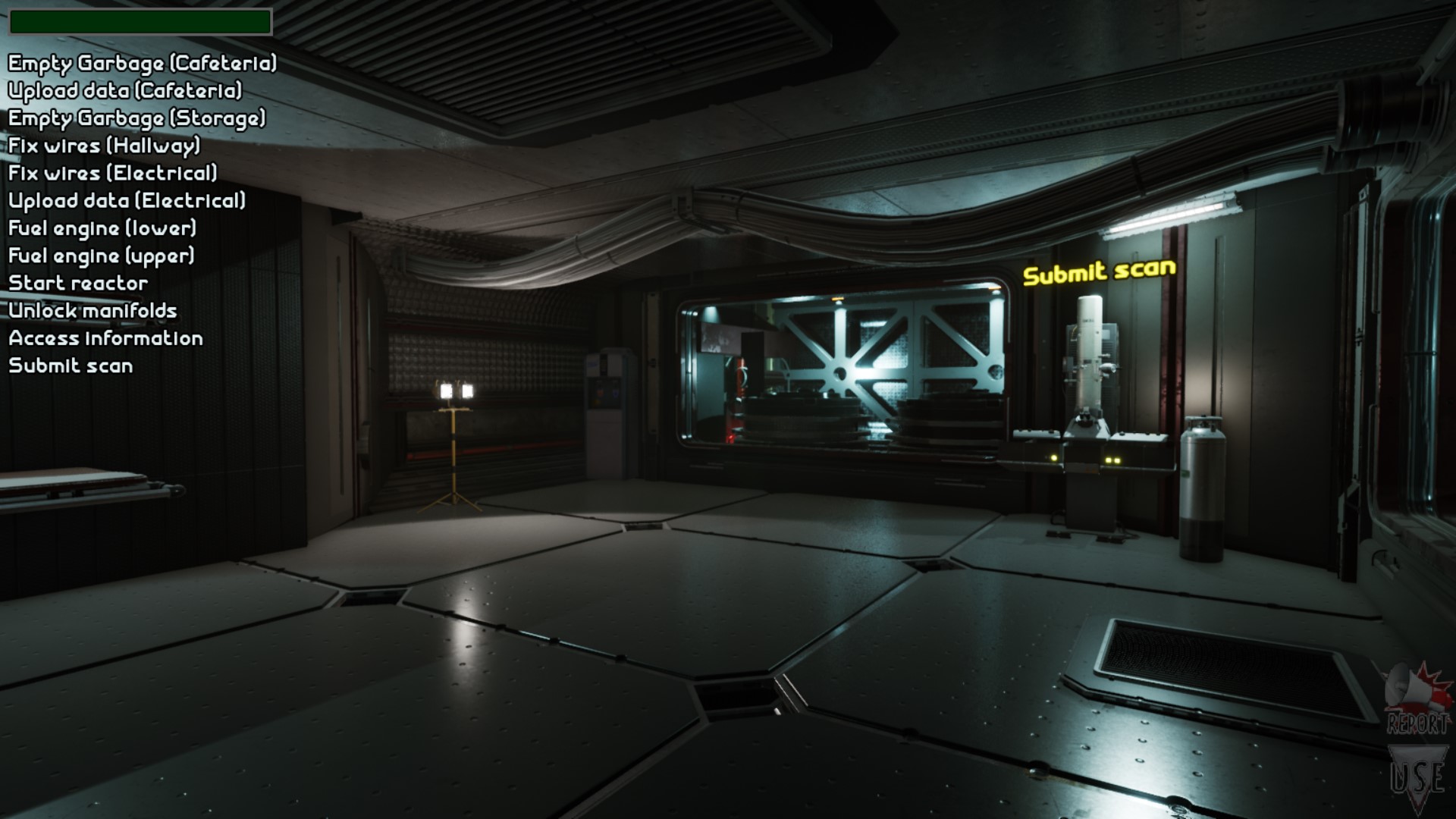Click the yellow Submit scan marker label
The height and width of the screenshot is (819, 1456).
(x=1099, y=272)
